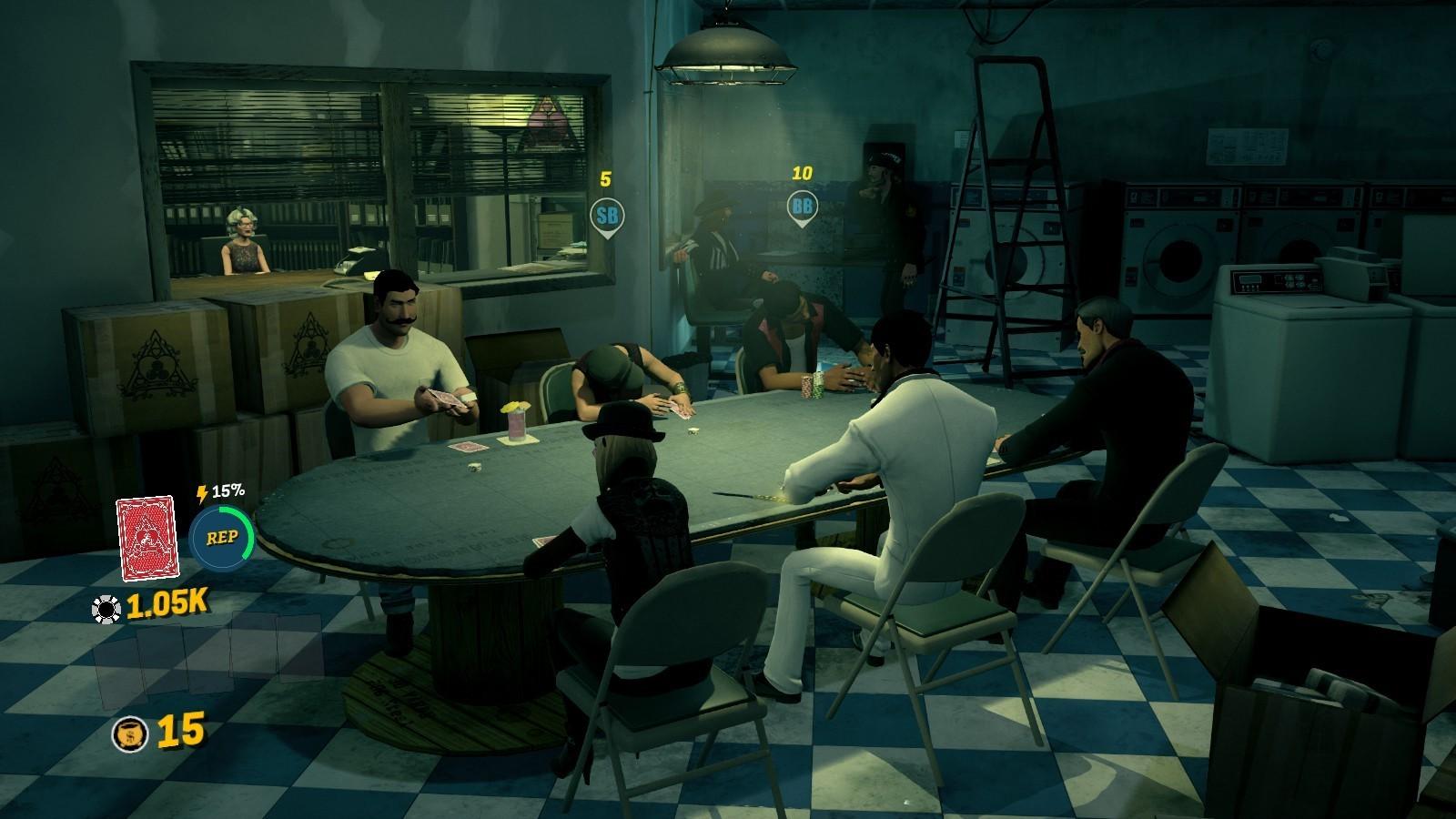This screenshot has height=819, width=1456.
Task: Click the 15 gold currency value
Action: 180,729
